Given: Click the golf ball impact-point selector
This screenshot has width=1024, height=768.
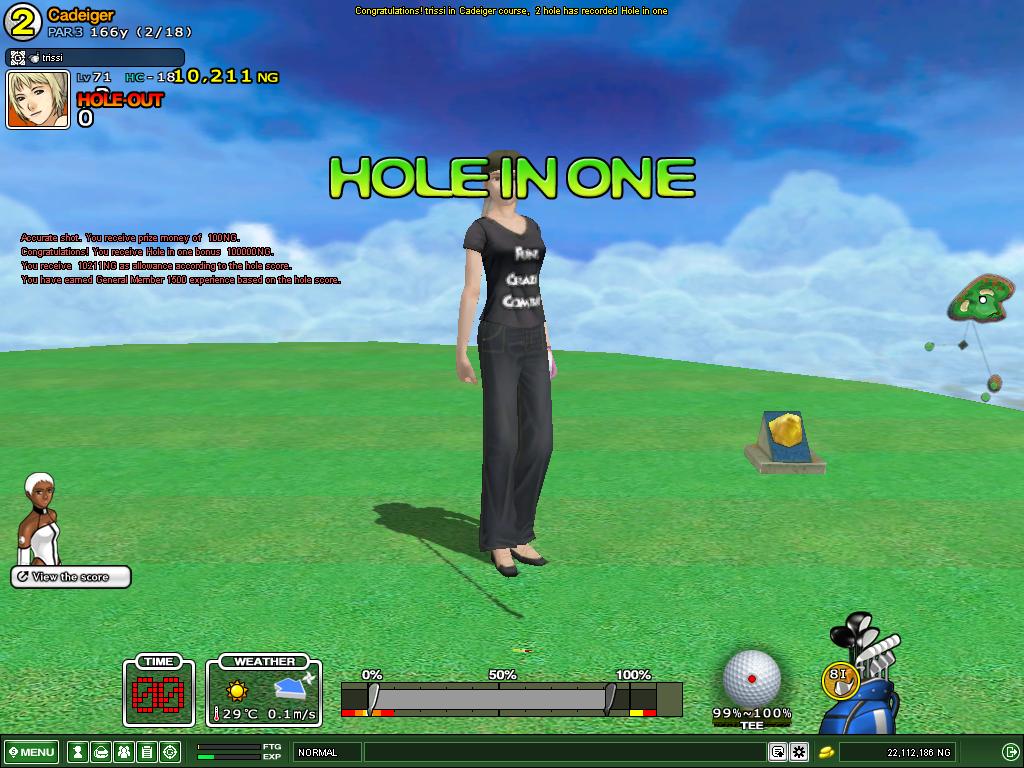Looking at the screenshot, I should pyautogui.click(x=751, y=678).
